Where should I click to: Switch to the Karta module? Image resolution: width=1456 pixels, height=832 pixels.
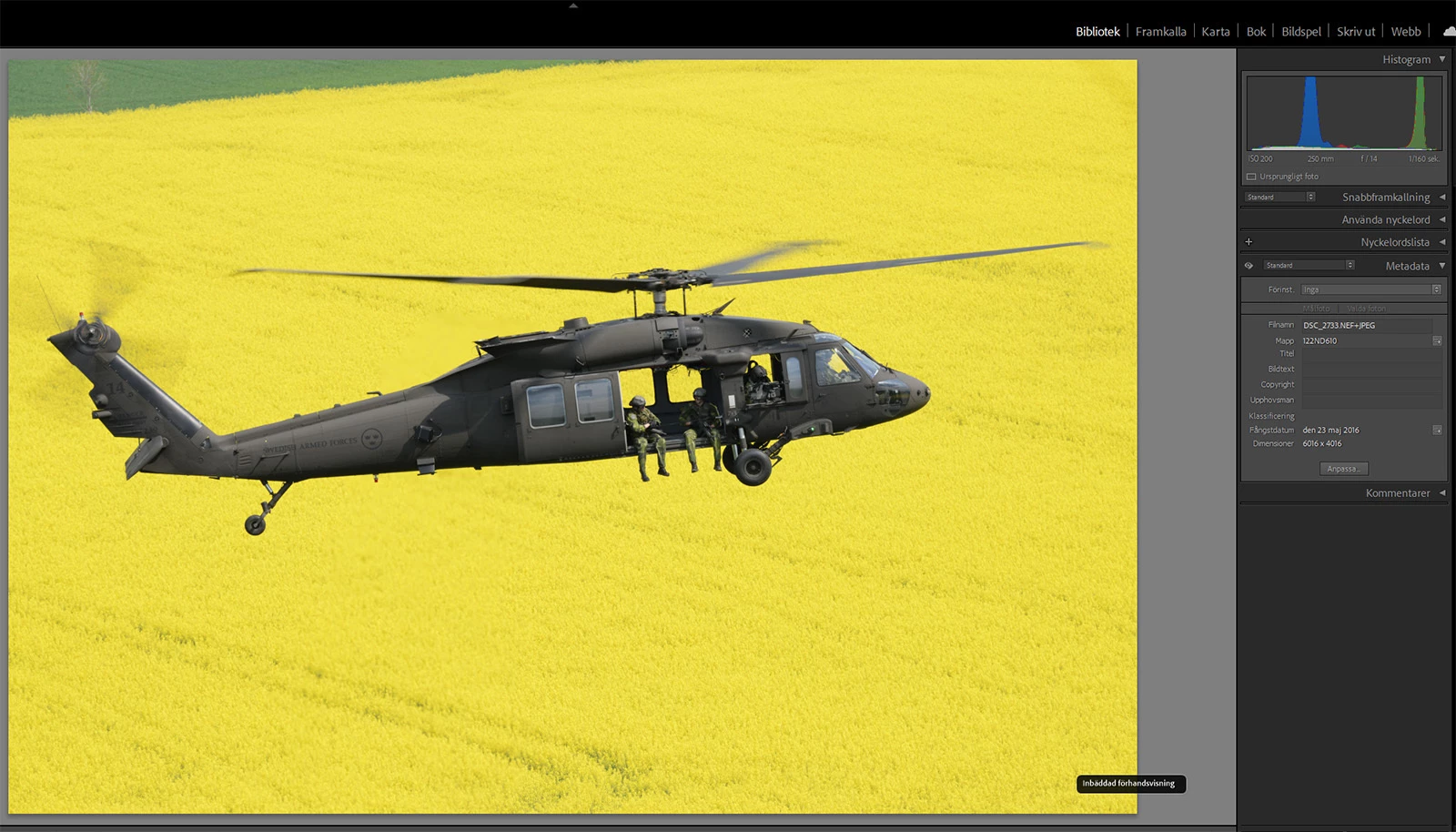point(1215,31)
